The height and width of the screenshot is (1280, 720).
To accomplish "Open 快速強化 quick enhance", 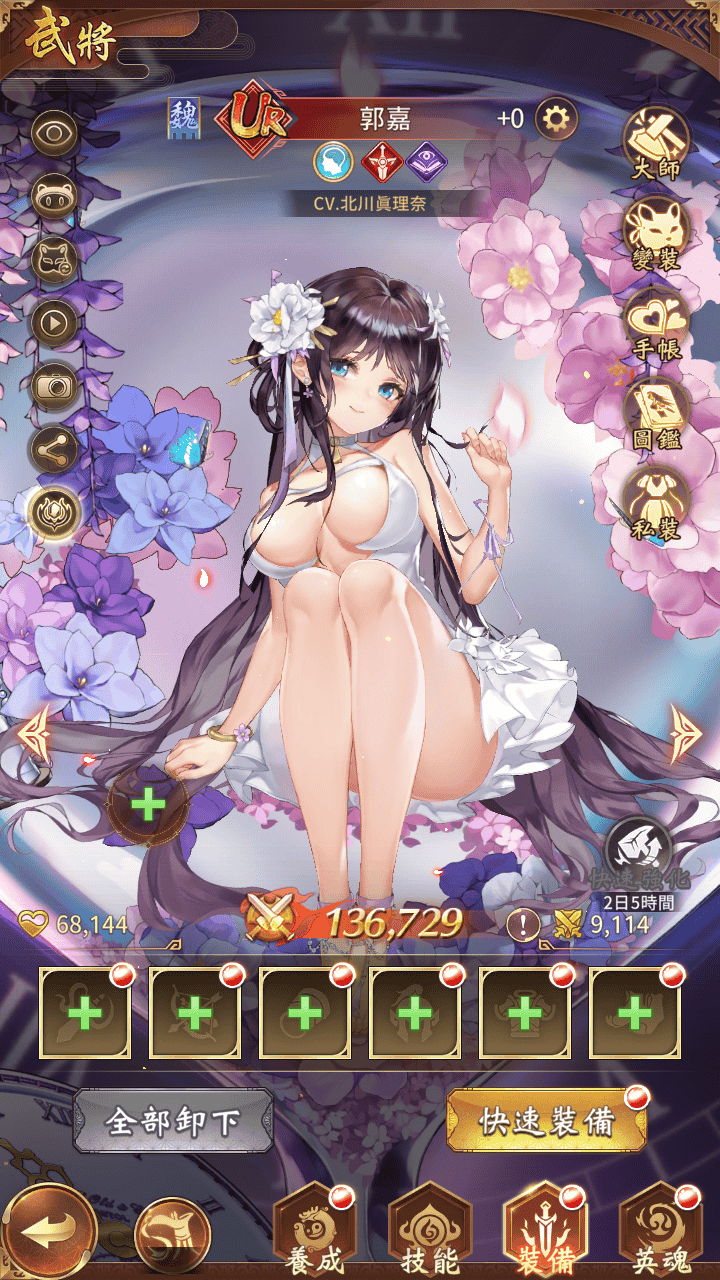I will [637, 850].
